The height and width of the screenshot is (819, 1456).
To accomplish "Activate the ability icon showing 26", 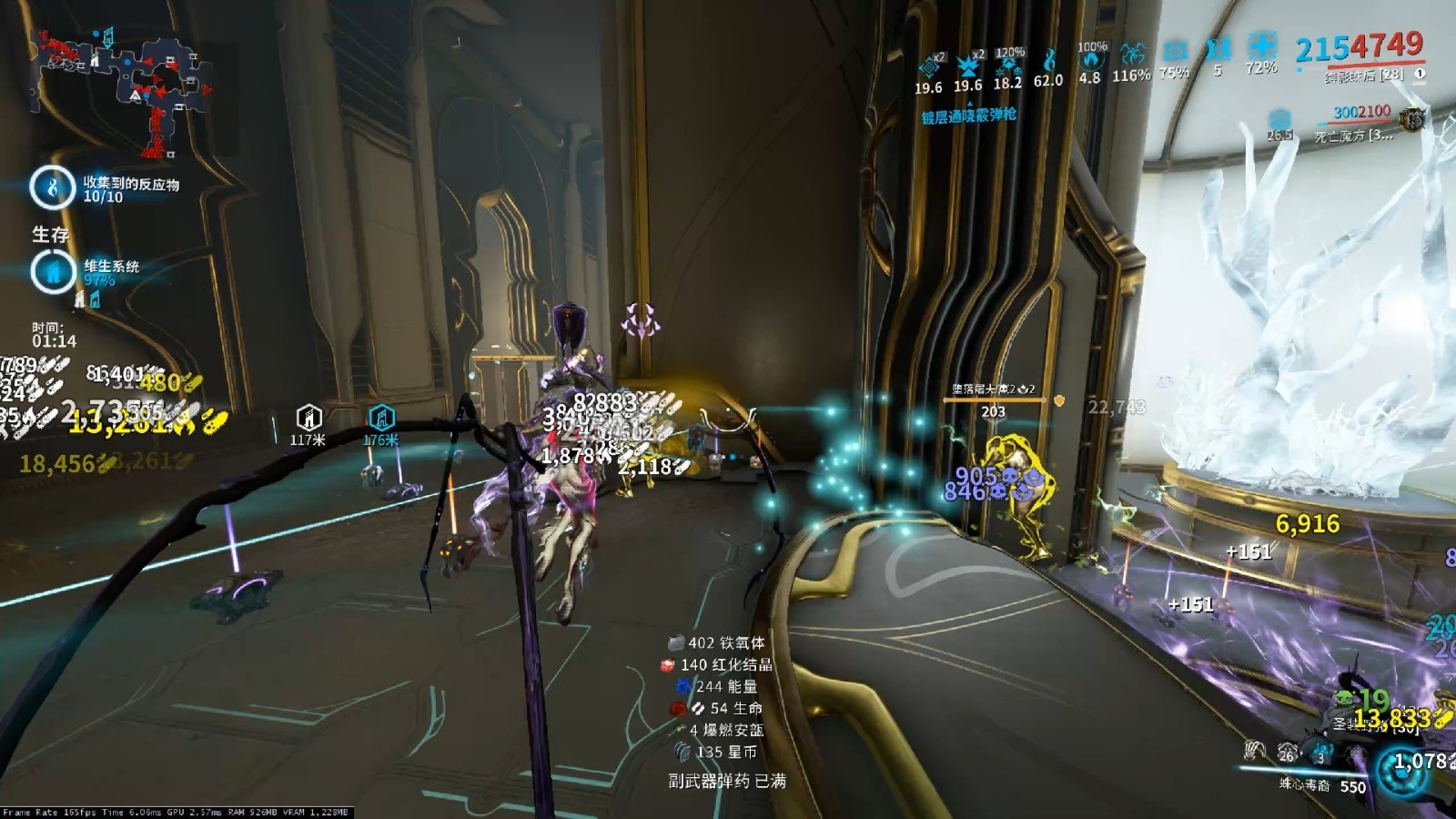I will [x=1288, y=752].
